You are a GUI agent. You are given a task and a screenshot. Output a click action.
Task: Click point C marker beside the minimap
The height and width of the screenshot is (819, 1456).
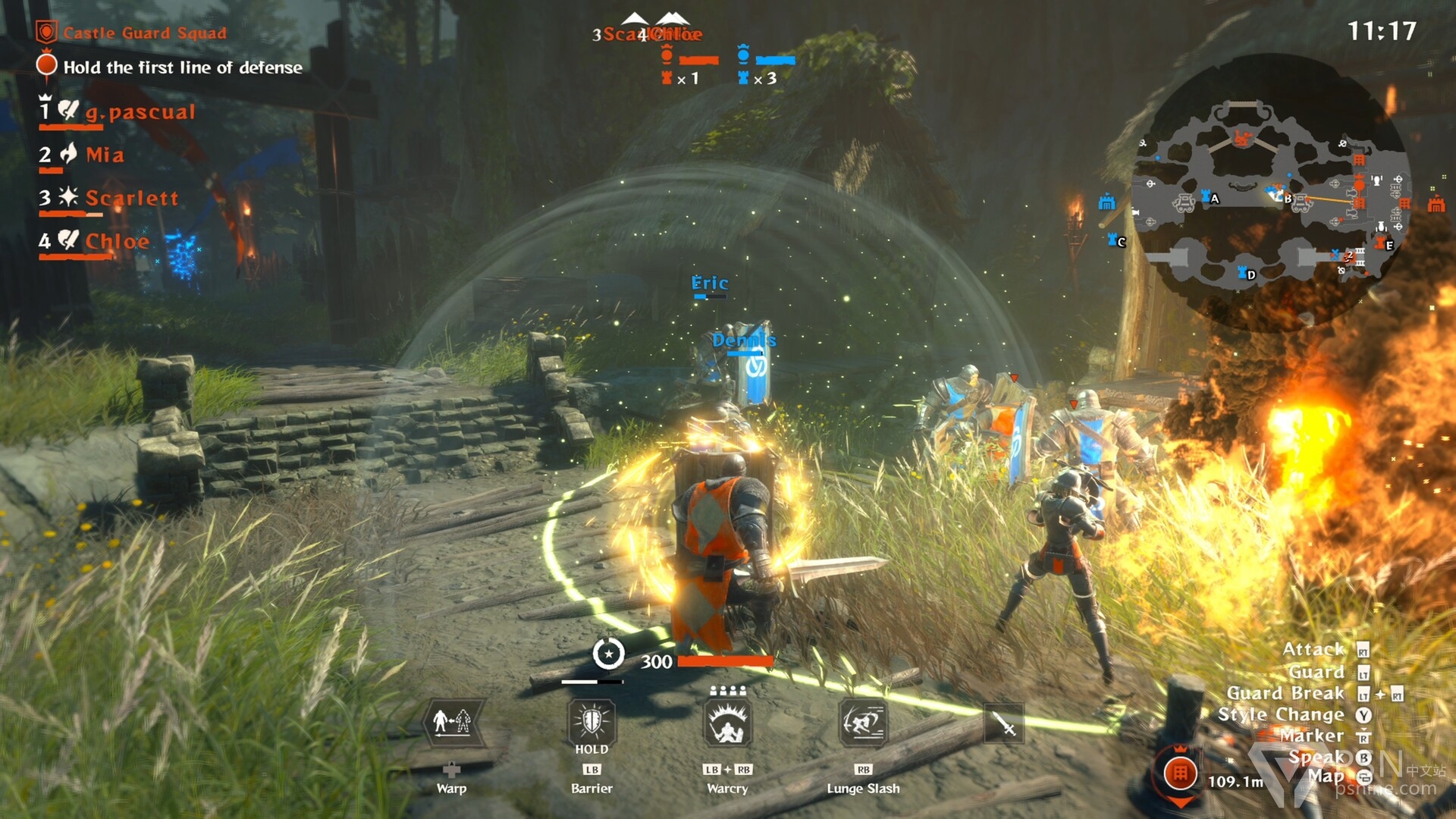1116,241
